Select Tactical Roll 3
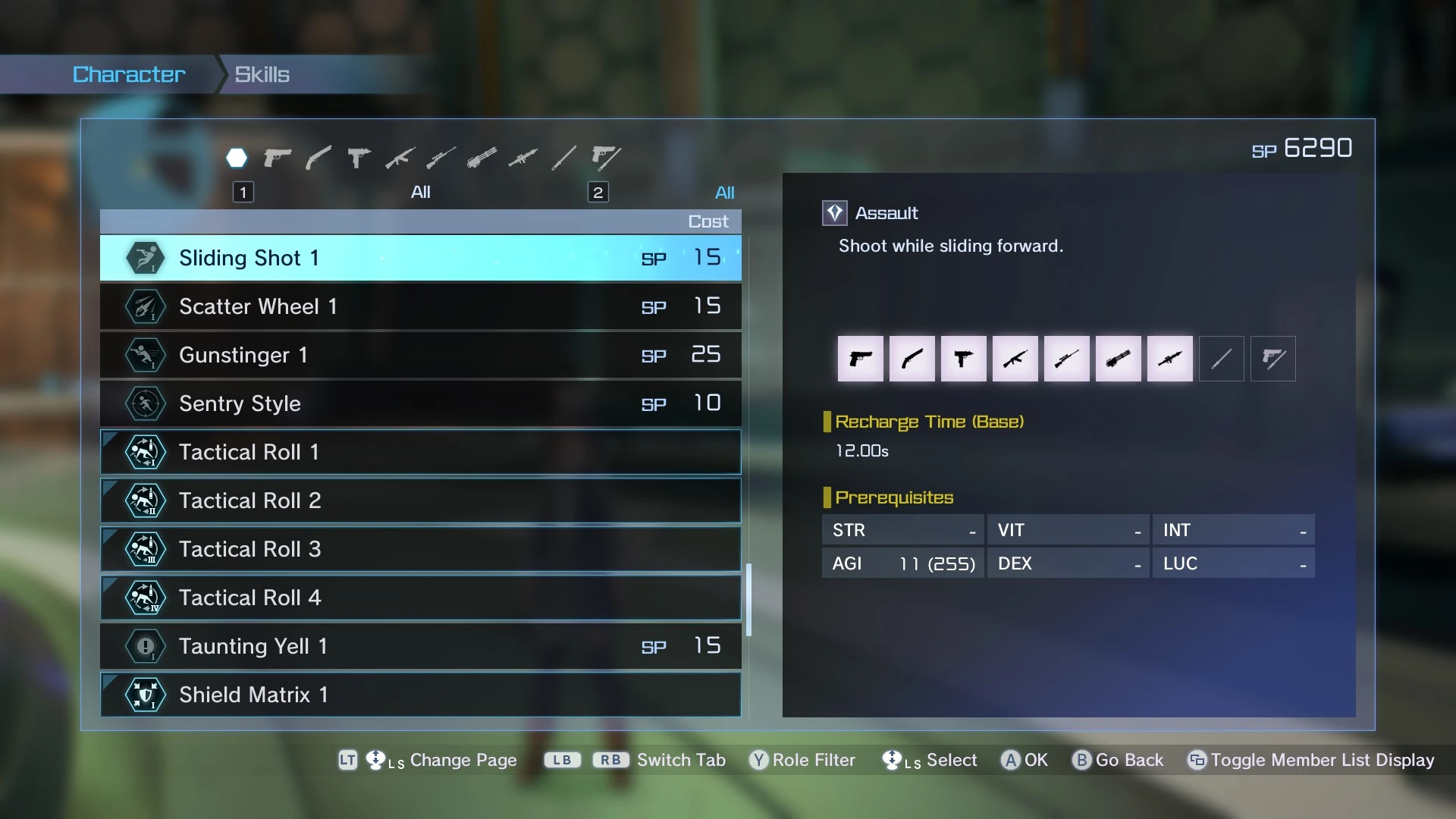 pos(420,549)
